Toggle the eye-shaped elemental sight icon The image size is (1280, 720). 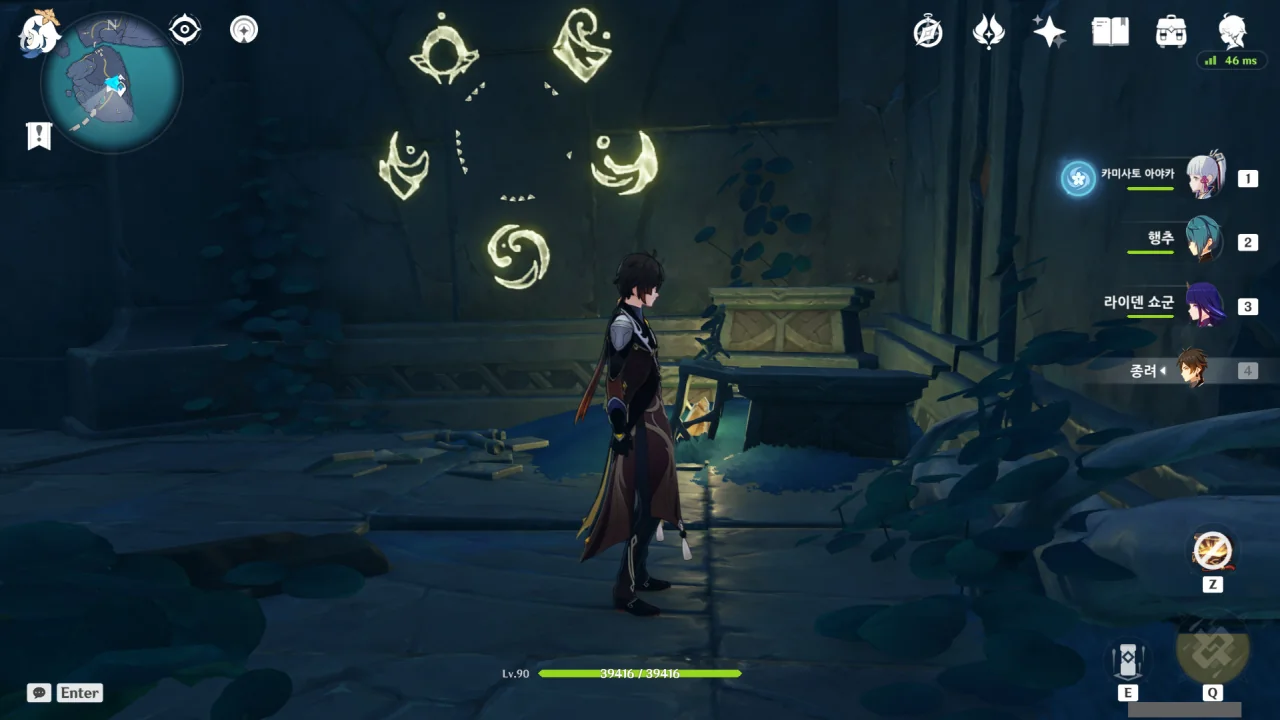(185, 30)
